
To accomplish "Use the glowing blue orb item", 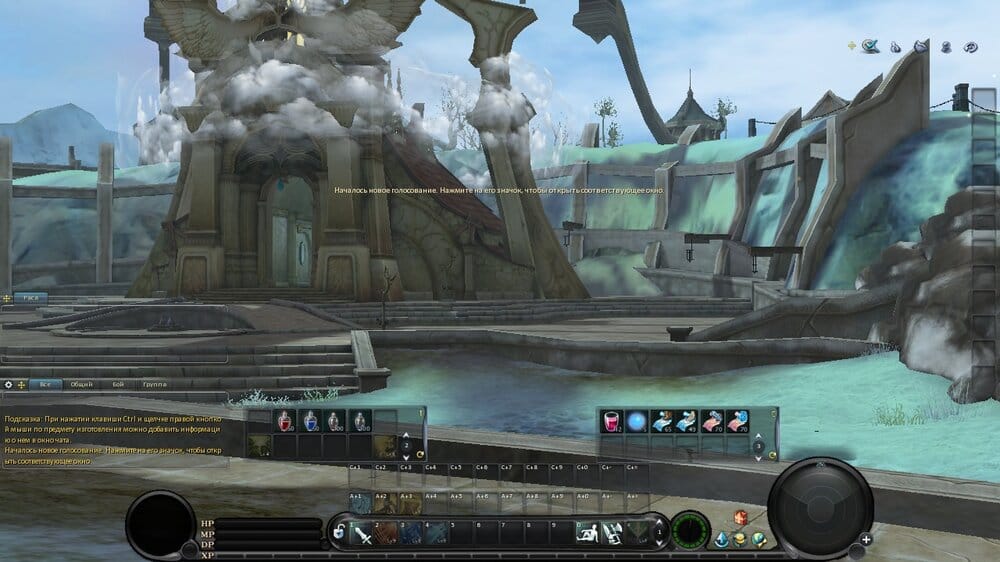I will 636,422.
